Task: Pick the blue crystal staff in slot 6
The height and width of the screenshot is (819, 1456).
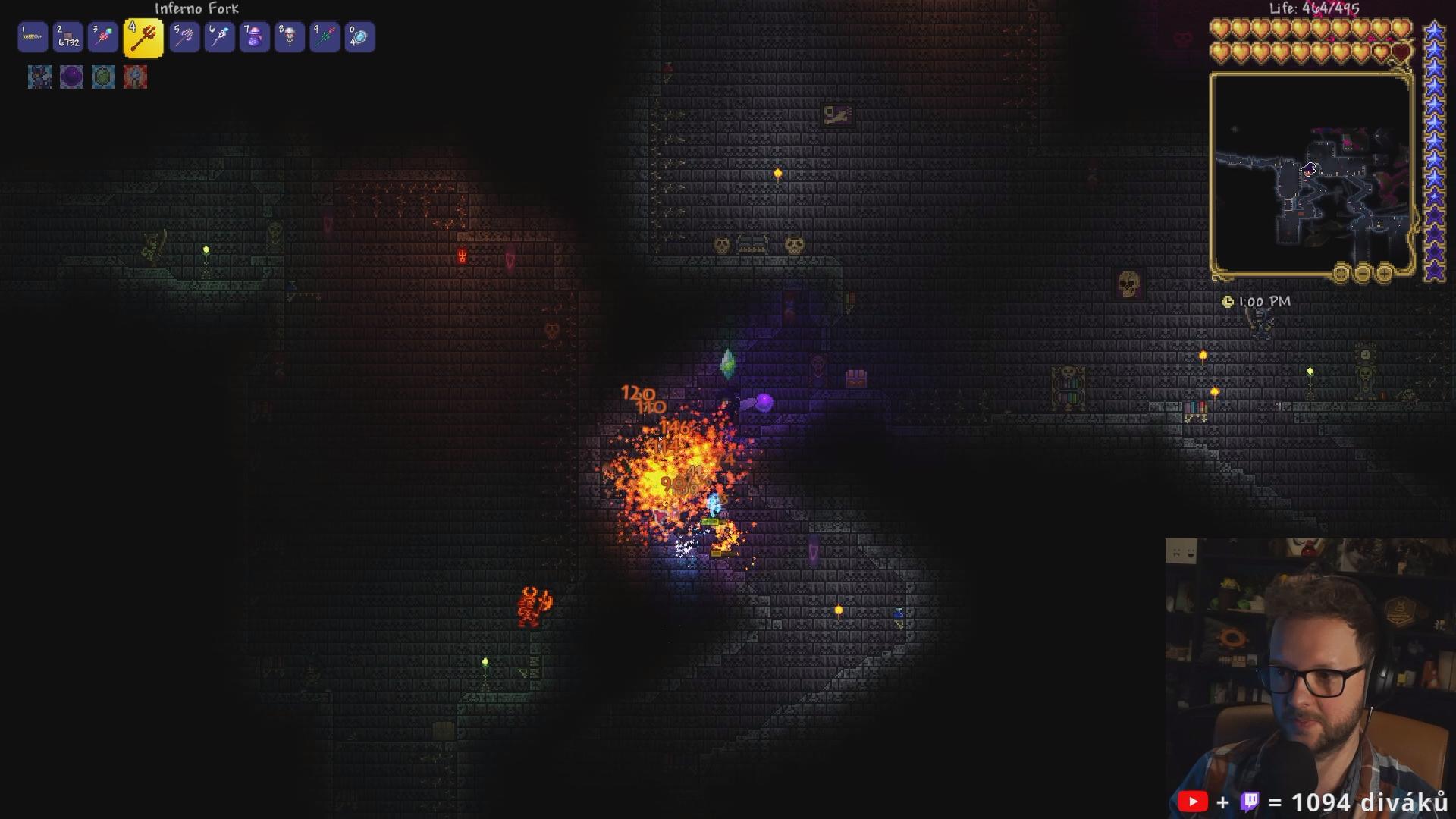Action: [219, 37]
